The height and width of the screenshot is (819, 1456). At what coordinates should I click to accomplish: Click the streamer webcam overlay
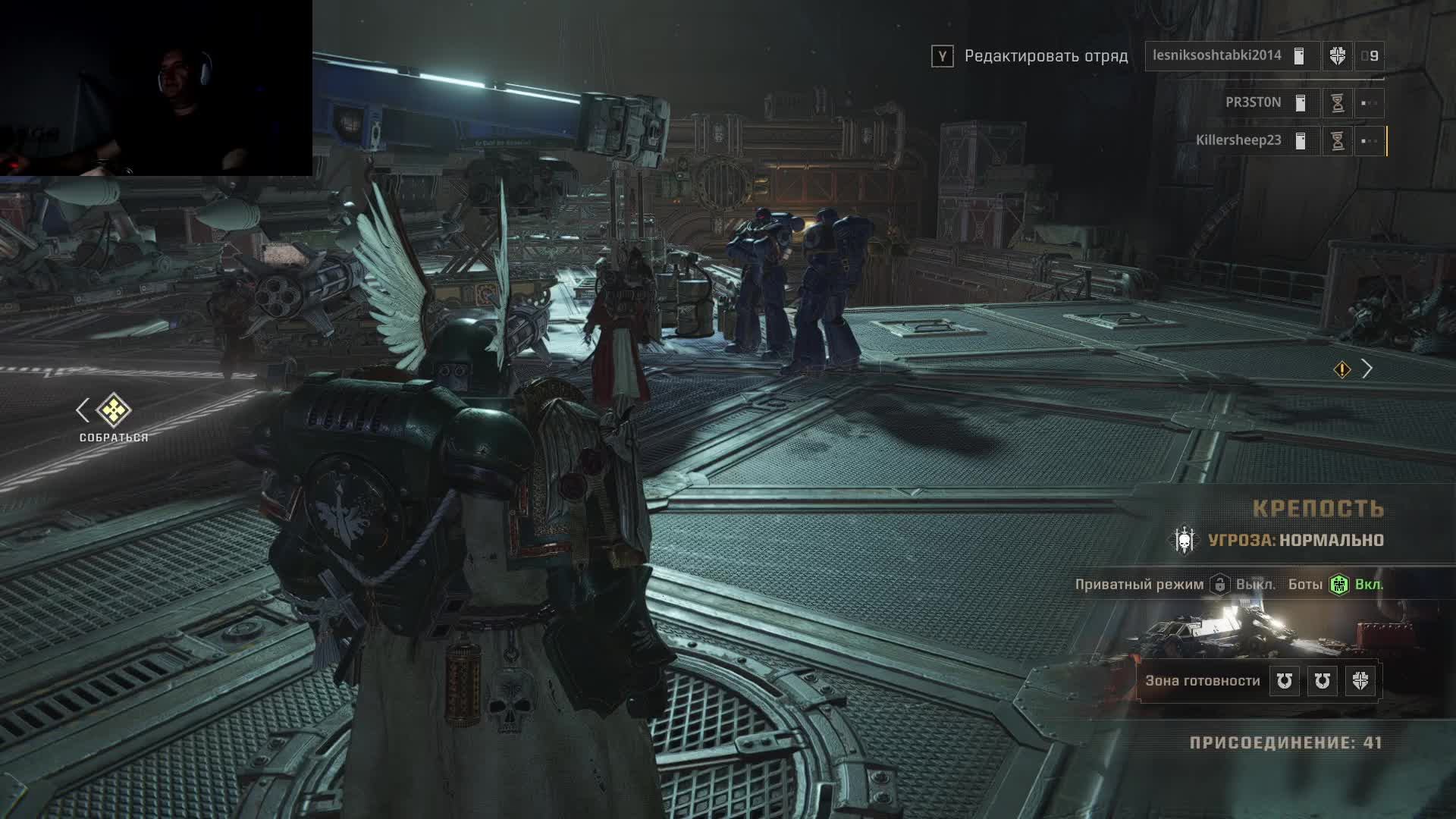(x=155, y=88)
